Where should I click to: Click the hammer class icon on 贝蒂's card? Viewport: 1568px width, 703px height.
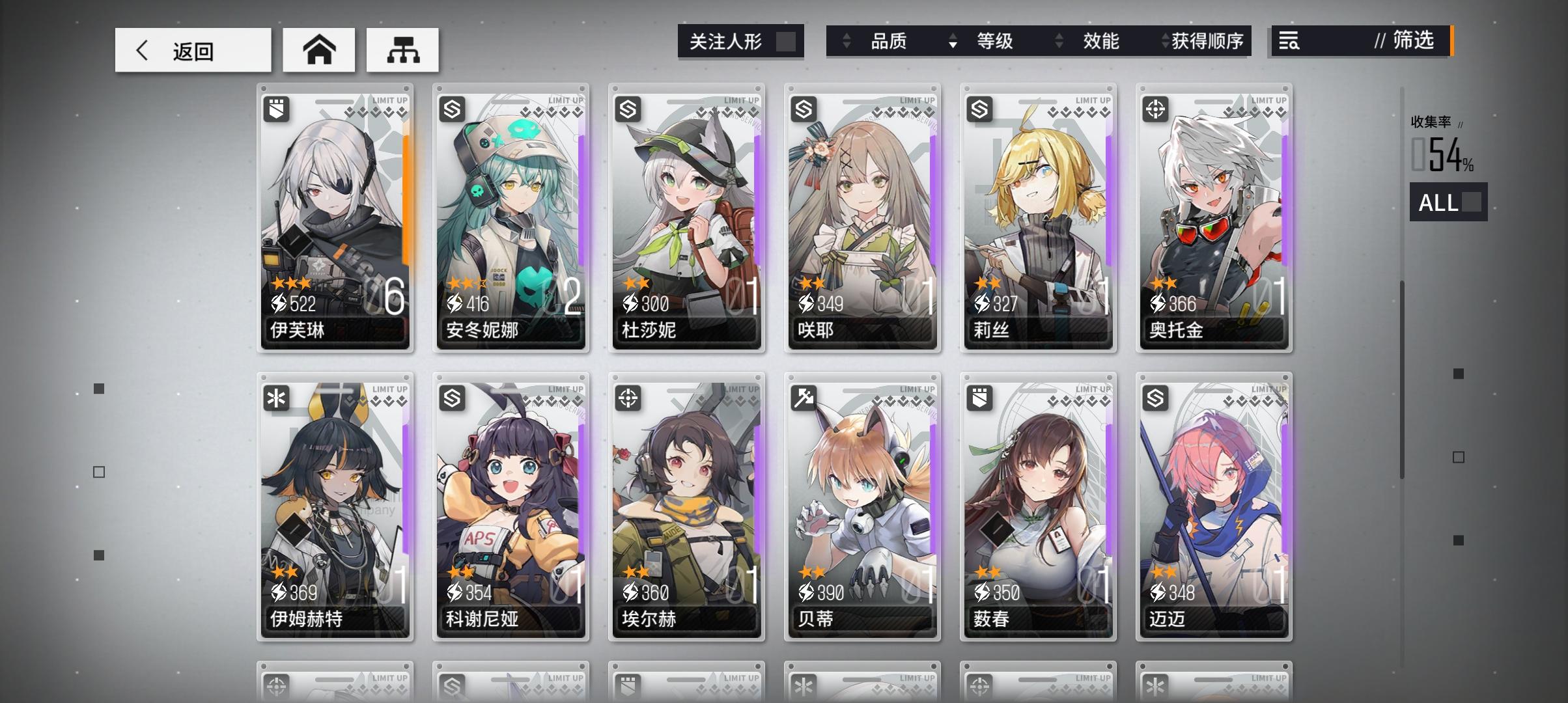[x=803, y=398]
